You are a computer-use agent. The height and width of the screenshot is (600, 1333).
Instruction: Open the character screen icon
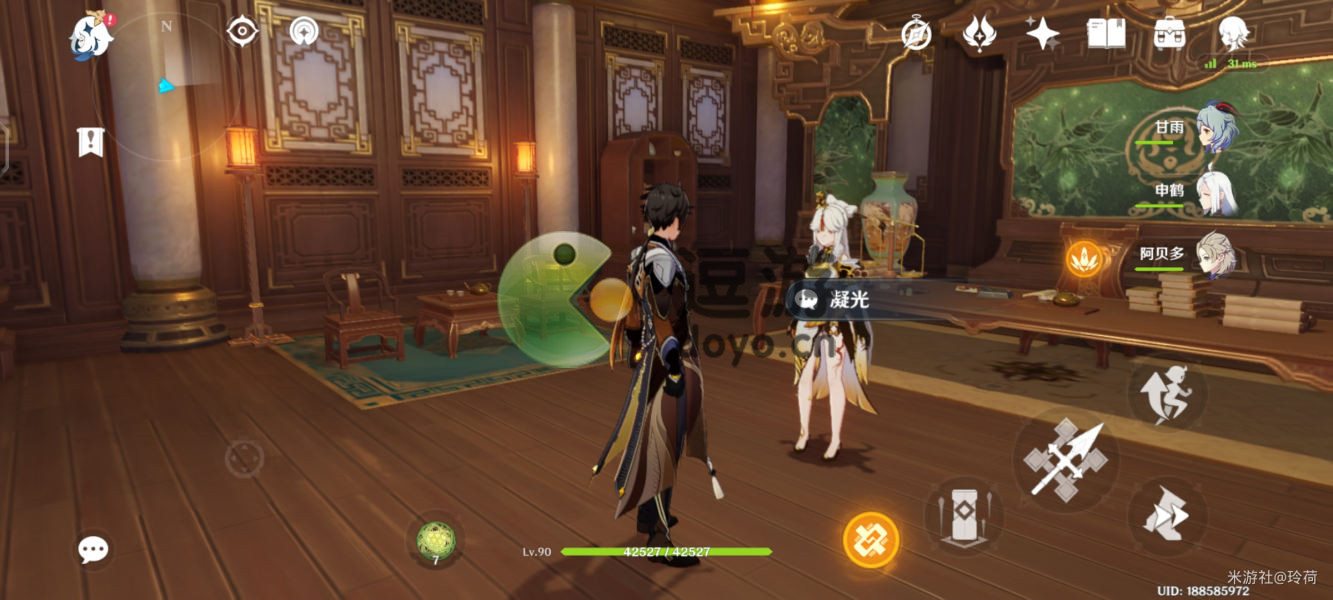pos(1233,34)
